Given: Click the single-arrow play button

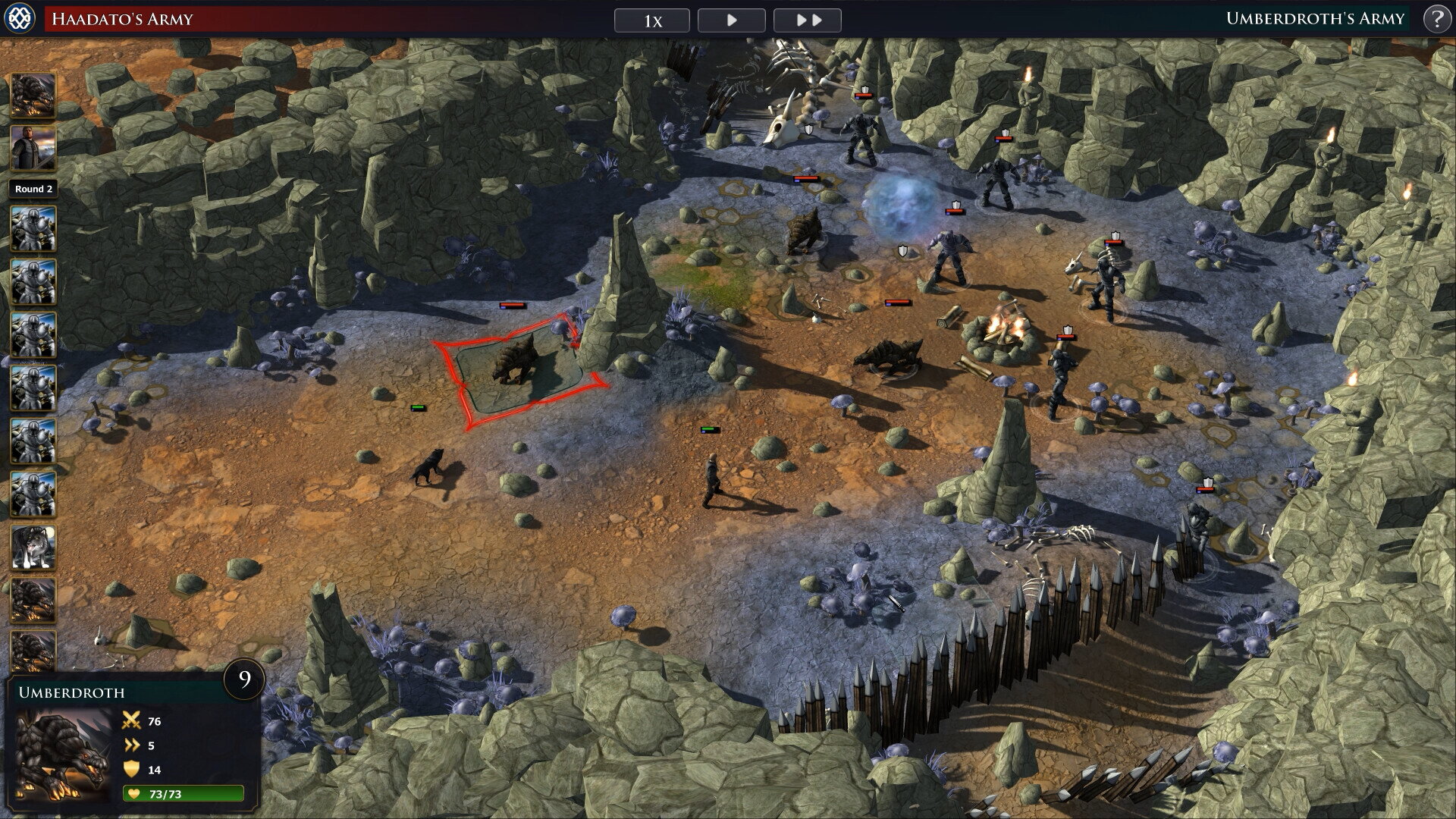Looking at the screenshot, I should (731, 20).
